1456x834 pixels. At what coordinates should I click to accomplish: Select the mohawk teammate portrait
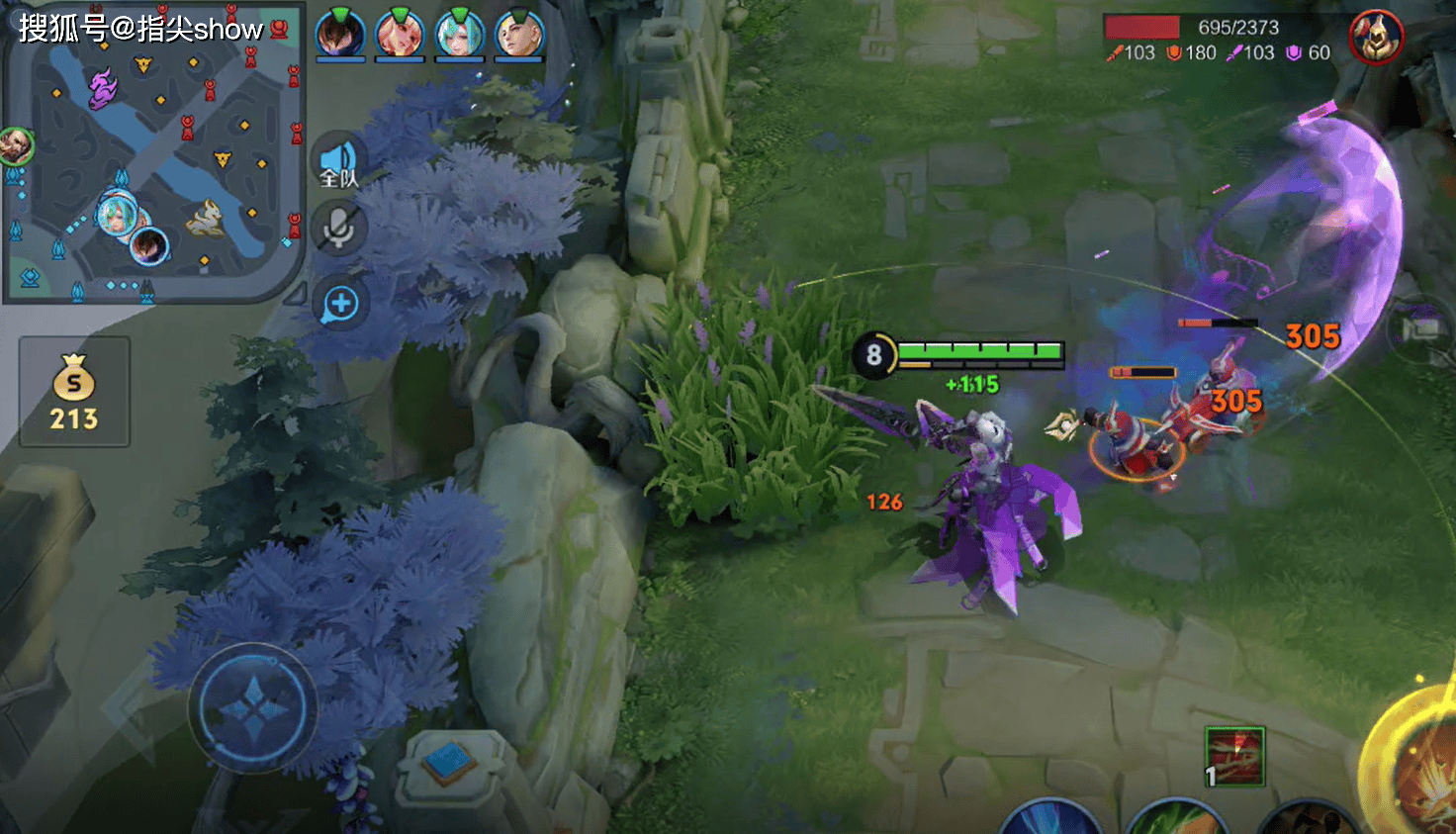pos(519,34)
